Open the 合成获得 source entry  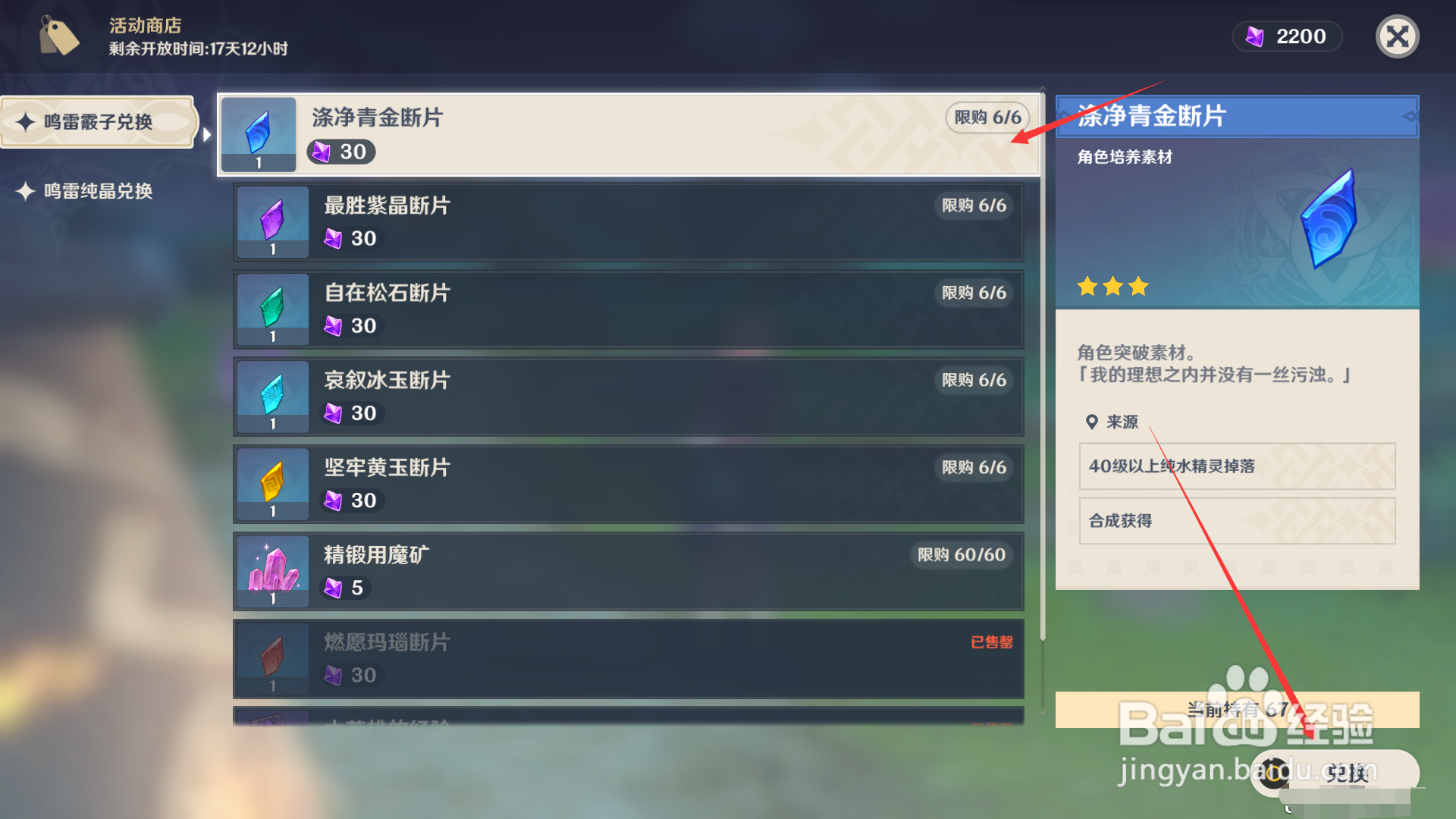pos(1236,521)
